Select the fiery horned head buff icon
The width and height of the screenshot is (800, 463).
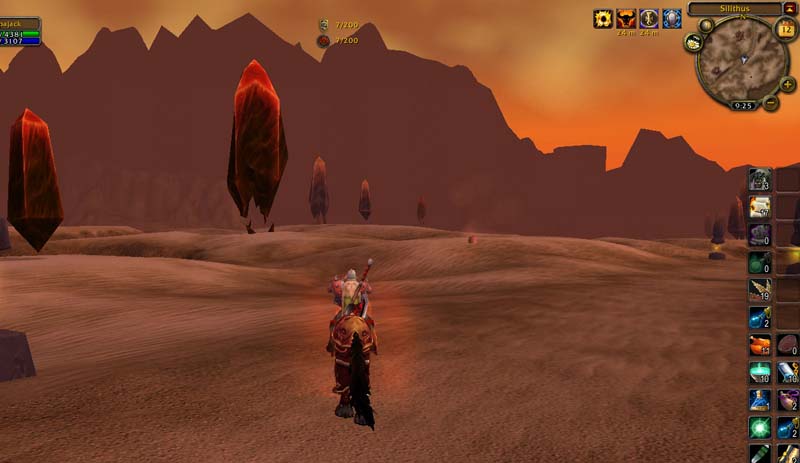click(x=626, y=19)
